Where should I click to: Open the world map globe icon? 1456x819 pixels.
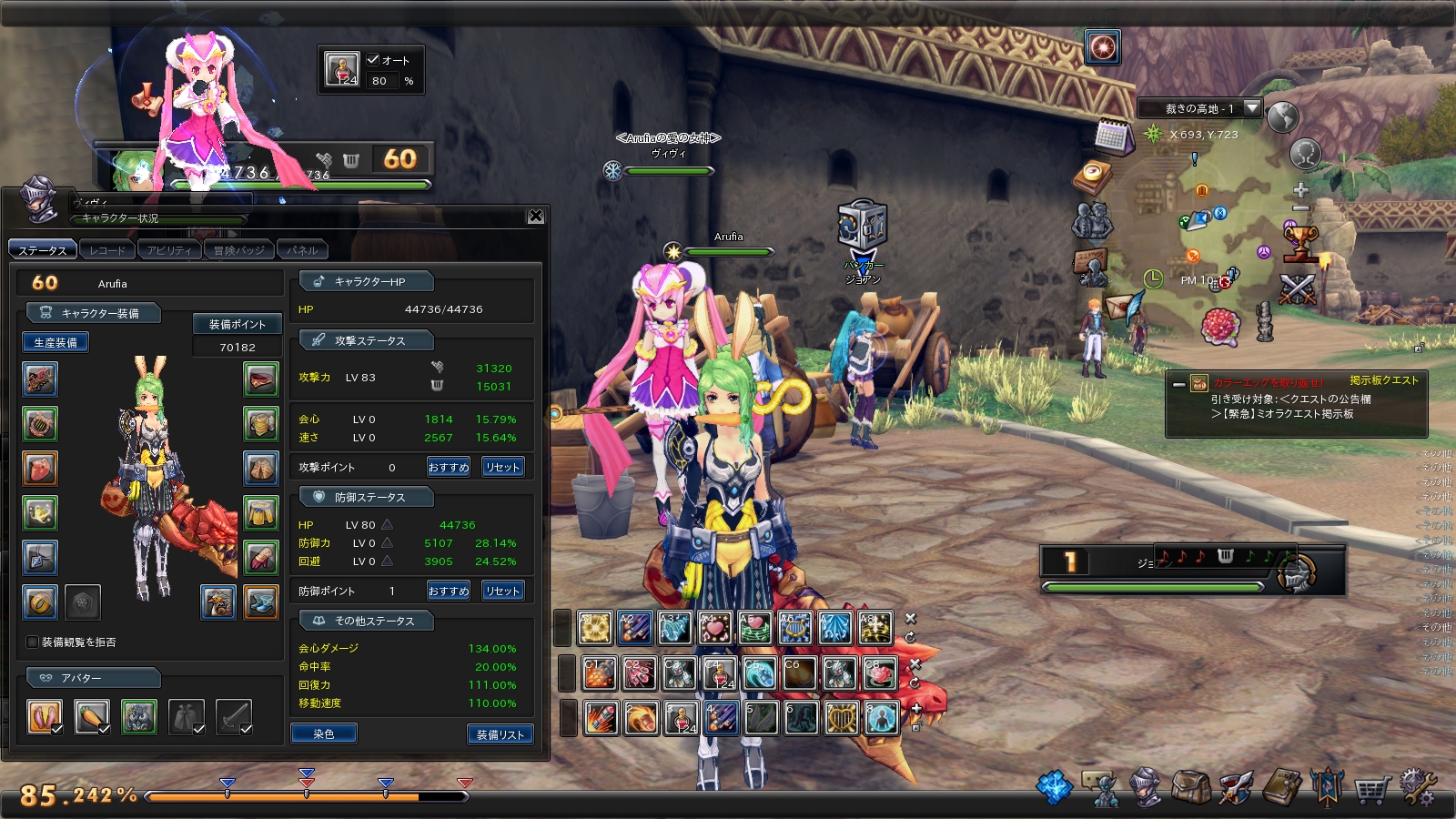[1282, 117]
